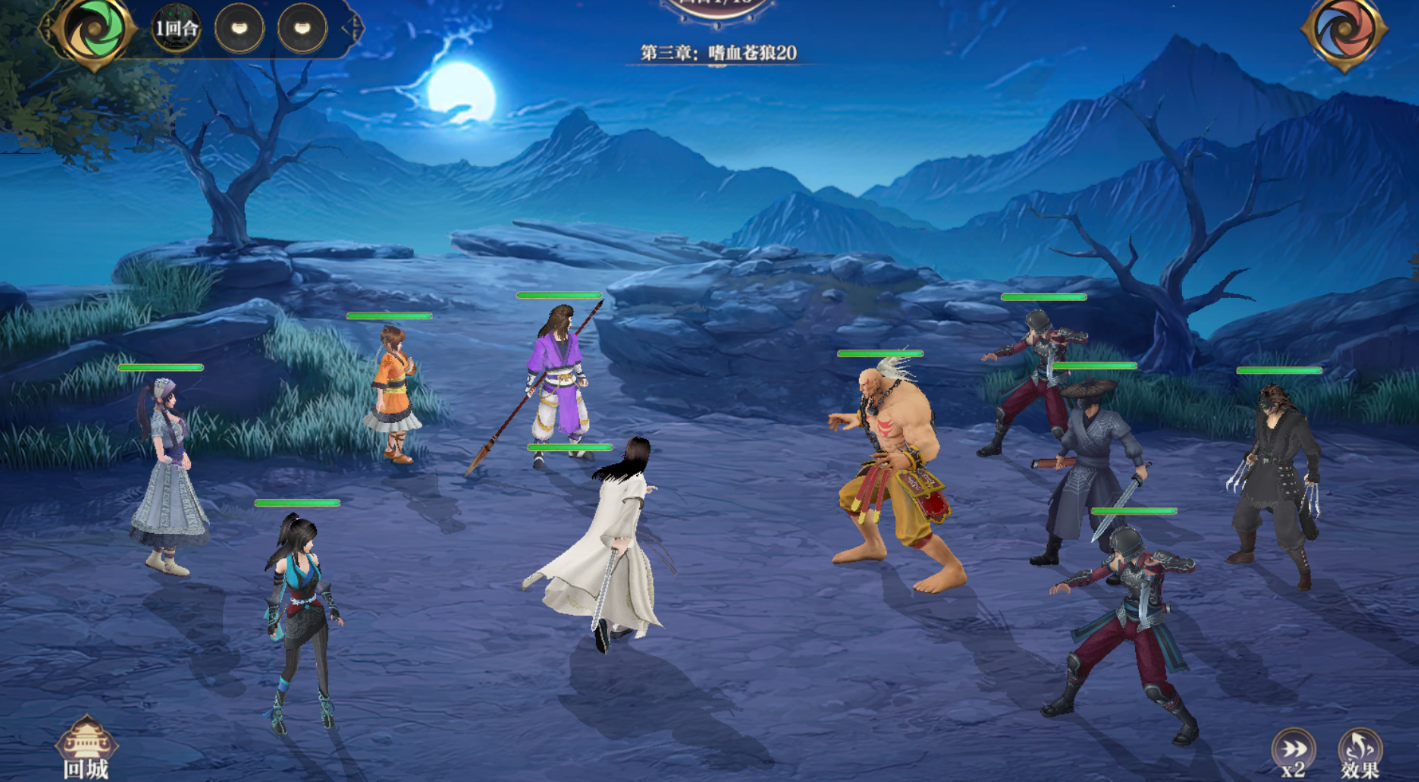The height and width of the screenshot is (782, 1419).
Task: Select the green swirl team emblem
Action: tap(95, 30)
